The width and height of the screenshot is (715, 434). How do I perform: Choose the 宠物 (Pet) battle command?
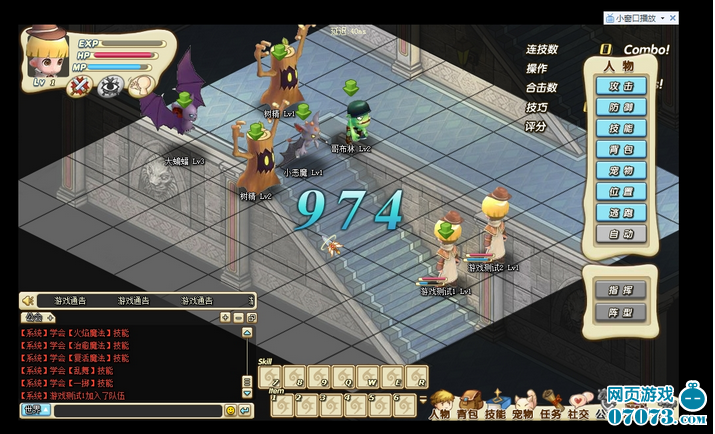[x=621, y=171]
